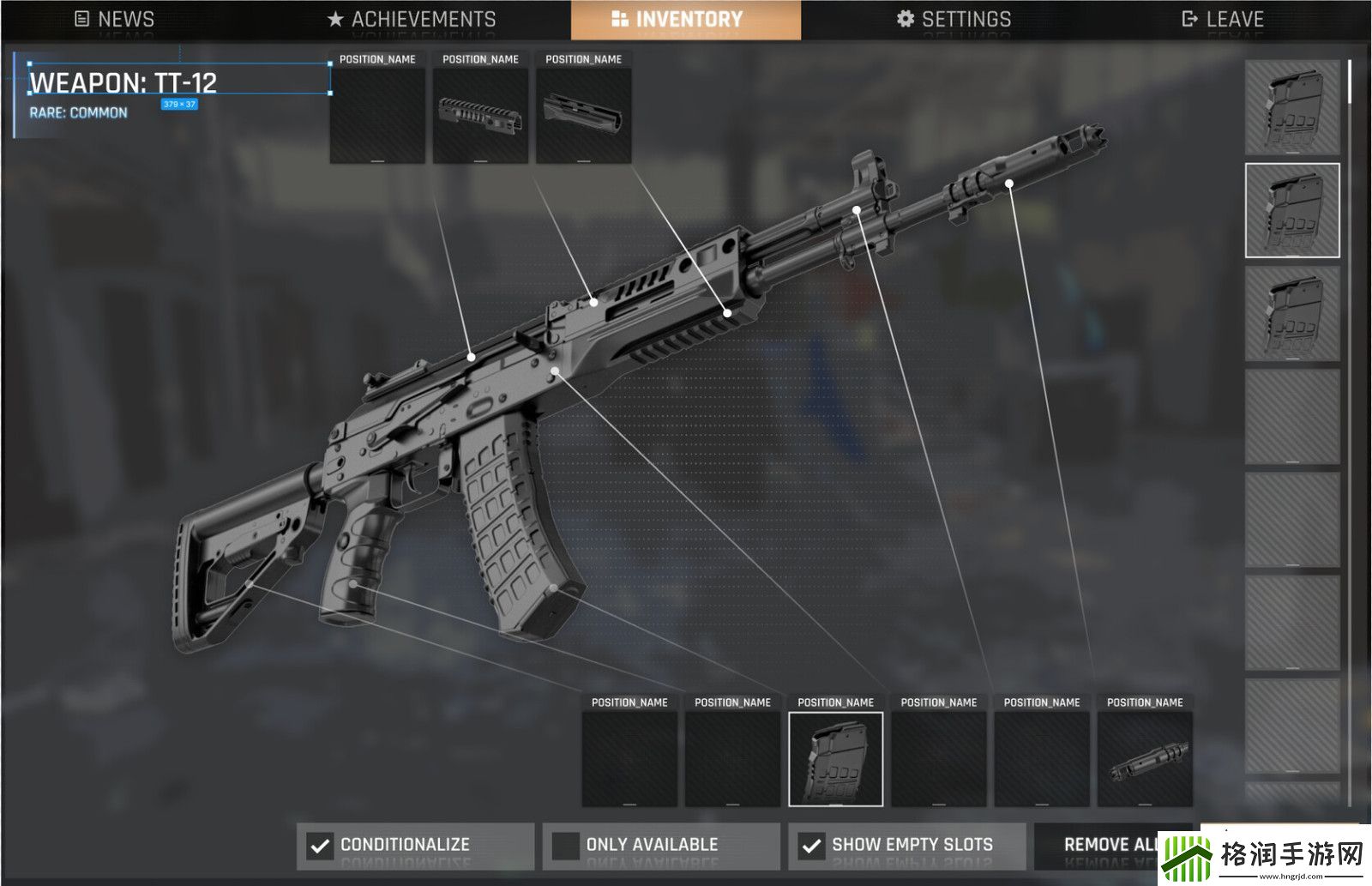The height and width of the screenshot is (886, 1372).
Task: Select the Inventory tab
Action: 686,19
